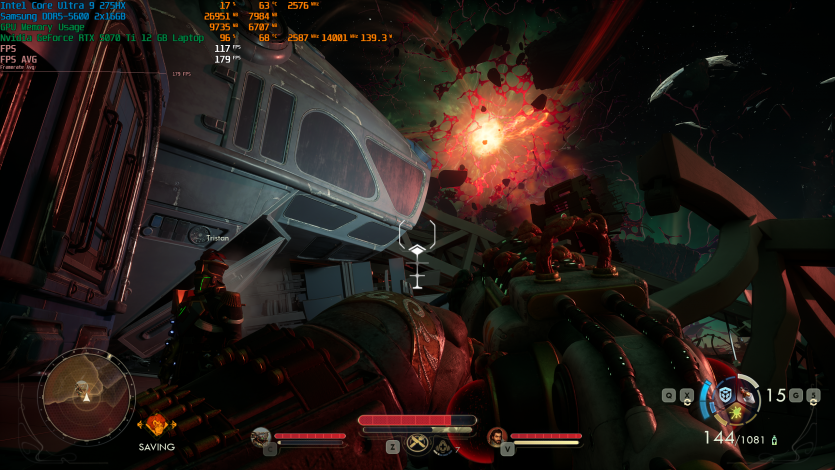The height and width of the screenshot is (470, 835).
Task: Select the grenade item in the wheel
Action: [747, 397]
